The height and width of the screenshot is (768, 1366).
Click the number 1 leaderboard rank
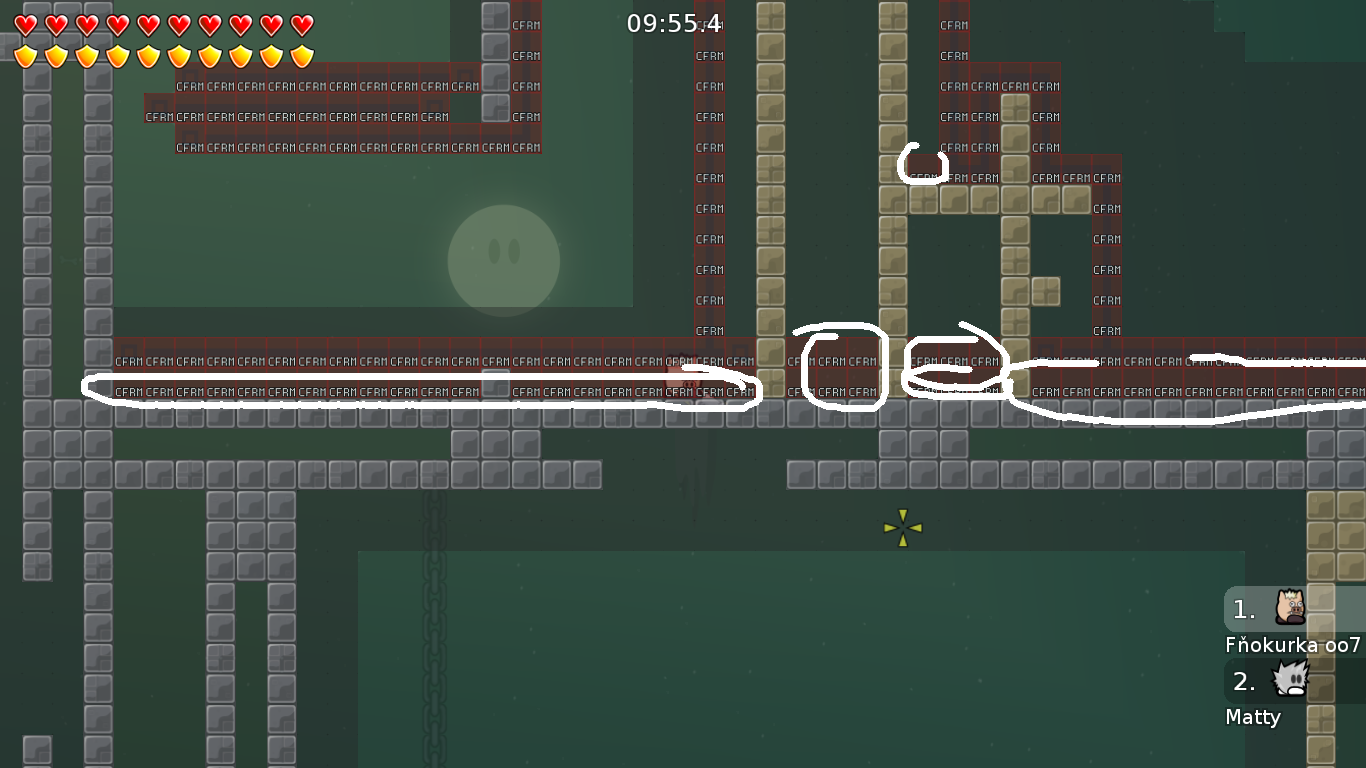point(1242,609)
